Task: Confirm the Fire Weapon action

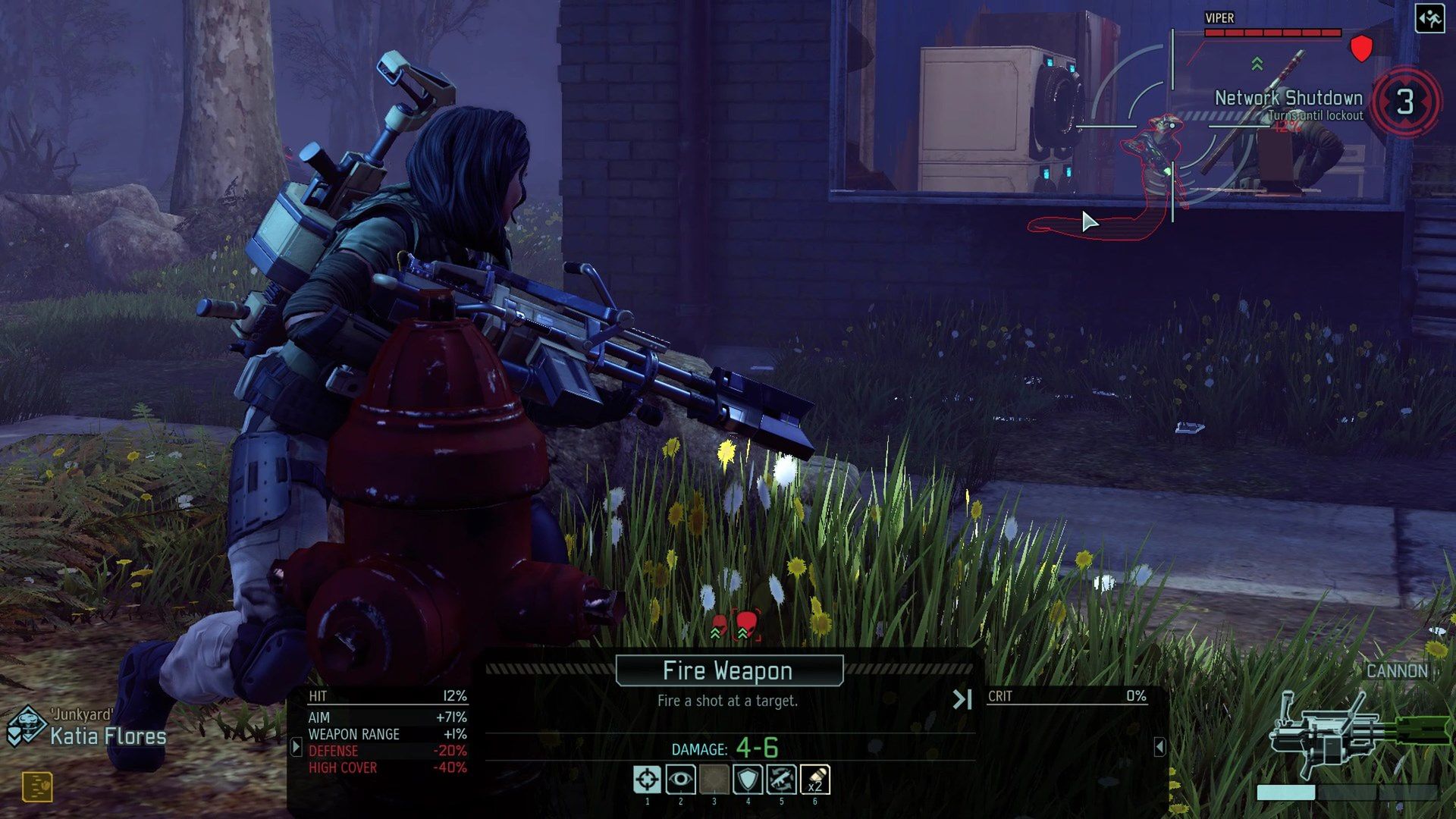Action: [x=729, y=671]
